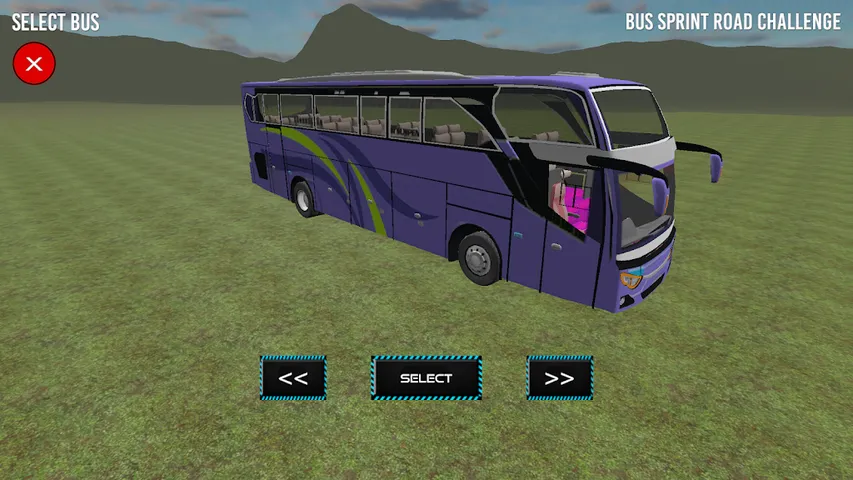The height and width of the screenshot is (480, 853).
Task: Show the previous bus
Action: [293, 378]
